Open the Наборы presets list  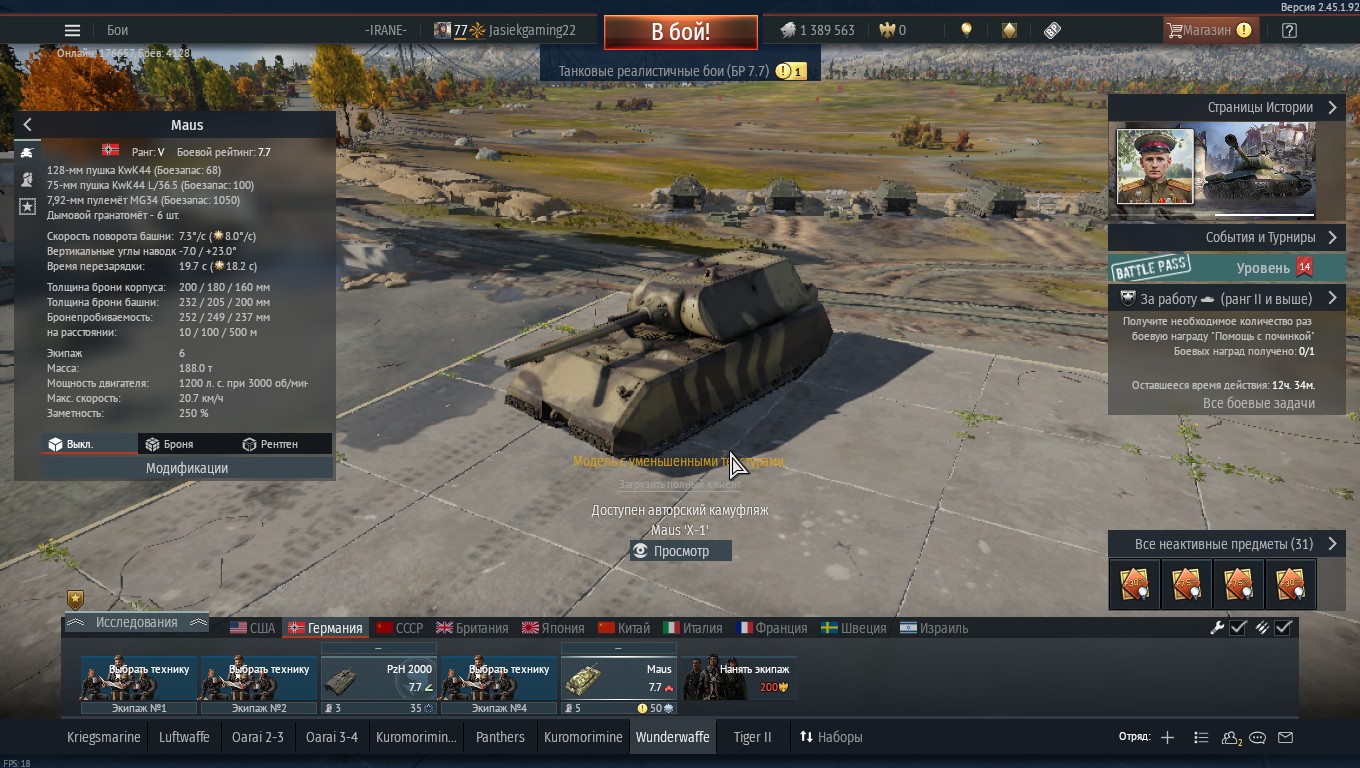tap(830, 737)
